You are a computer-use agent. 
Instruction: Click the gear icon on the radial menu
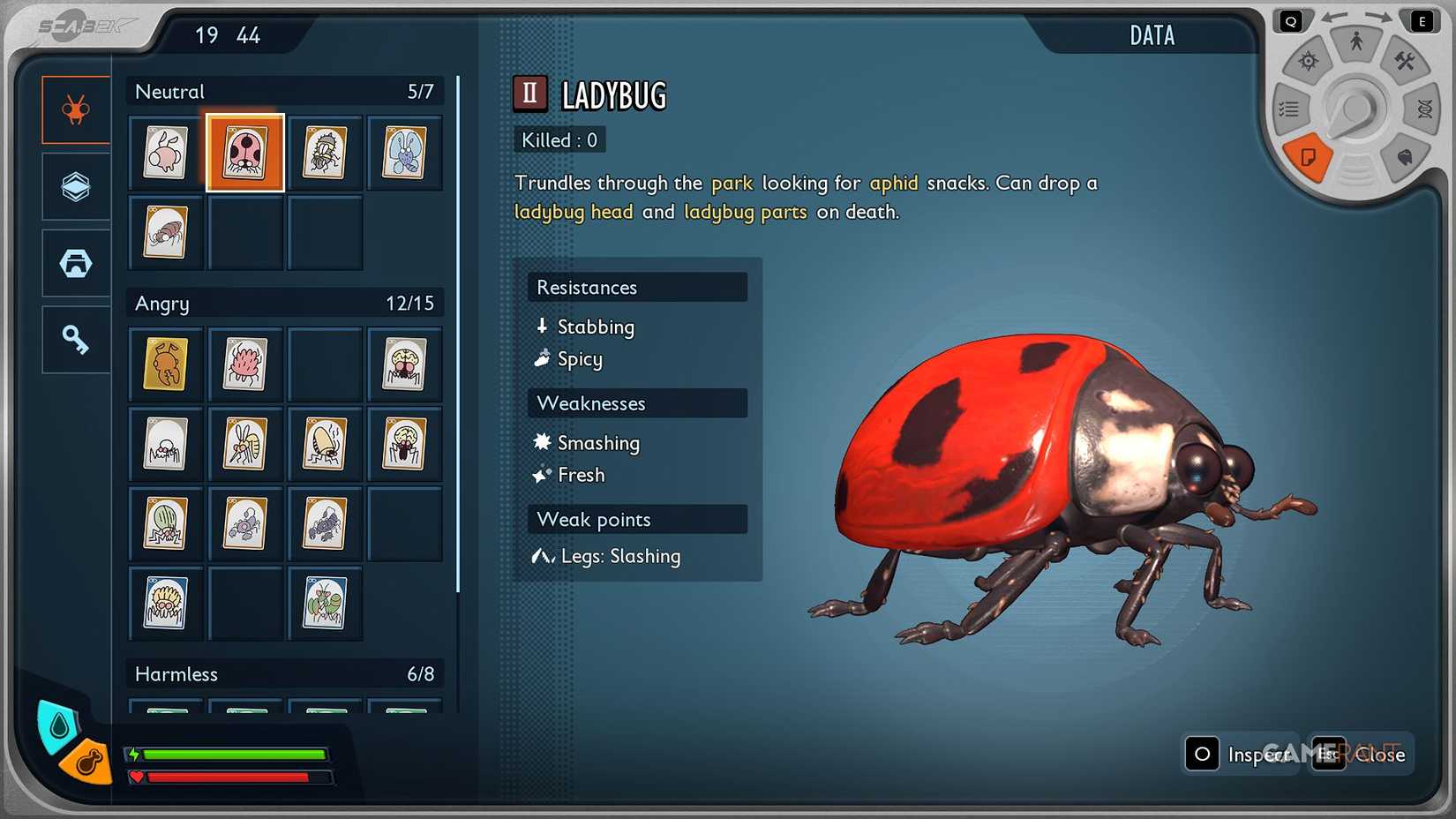point(1309,60)
